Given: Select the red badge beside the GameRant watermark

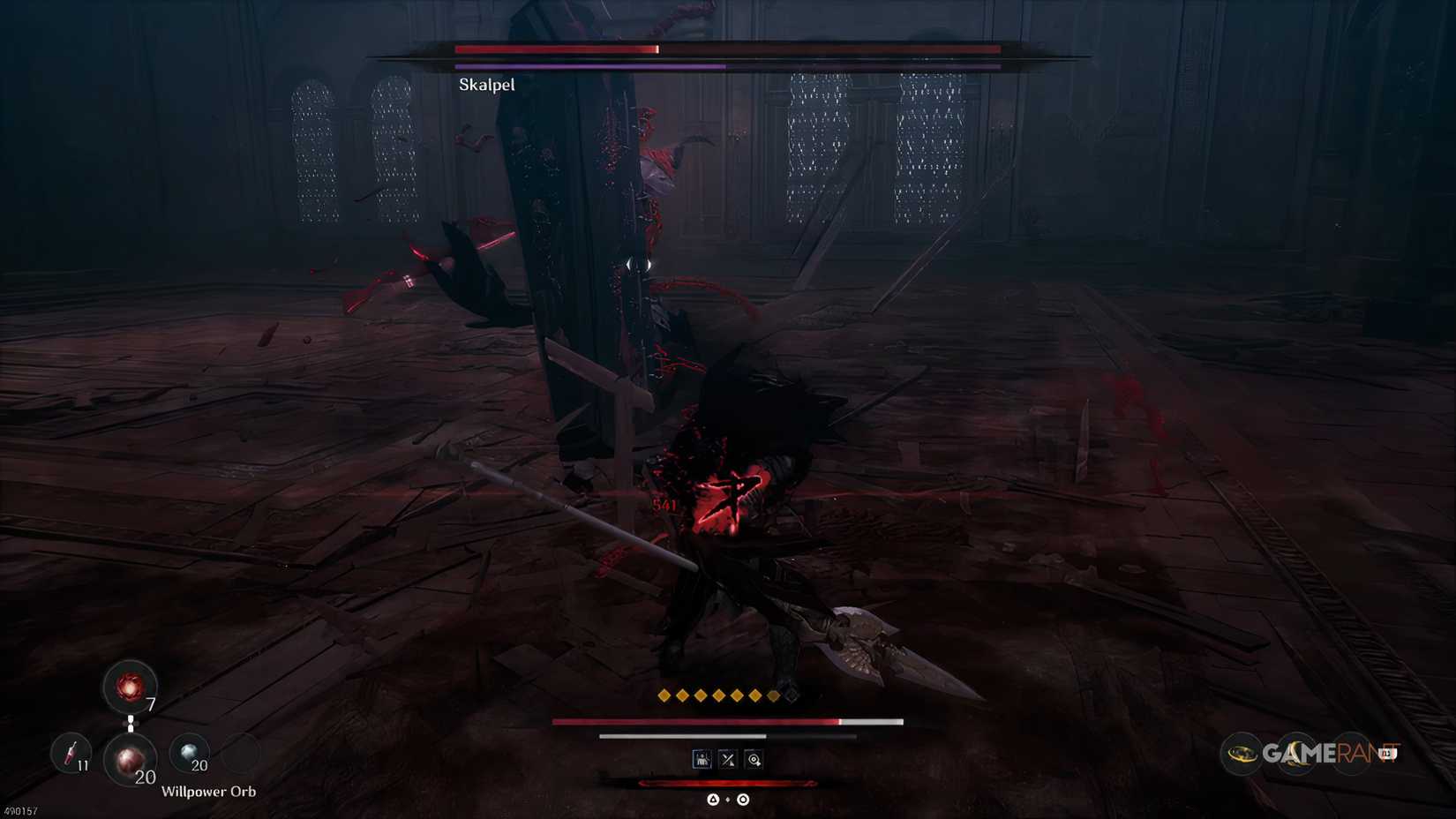Looking at the screenshot, I should (1388, 751).
